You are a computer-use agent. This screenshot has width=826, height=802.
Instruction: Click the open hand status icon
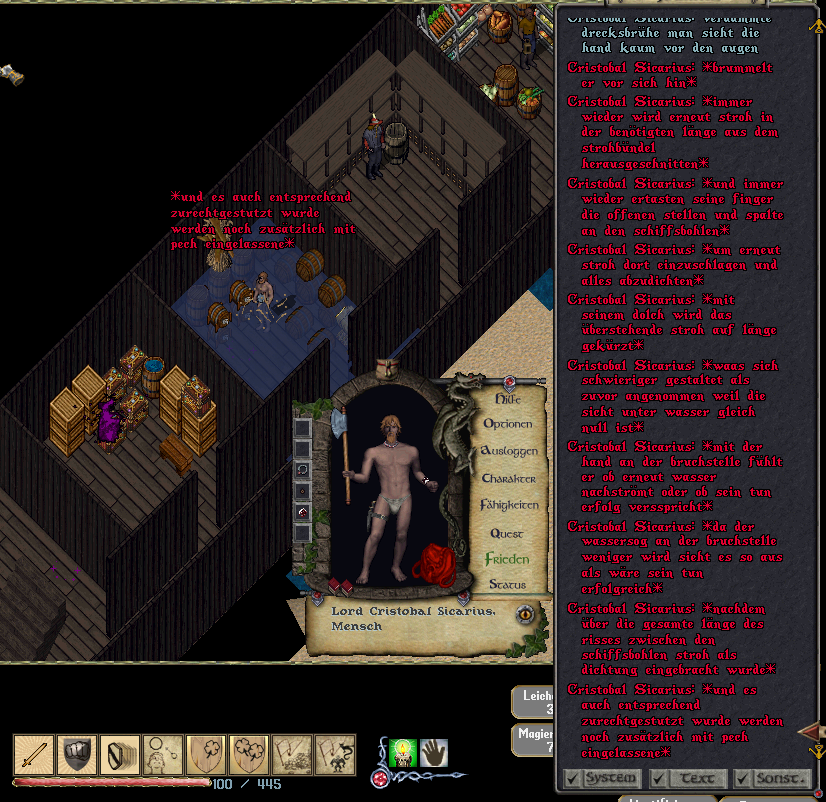click(433, 752)
